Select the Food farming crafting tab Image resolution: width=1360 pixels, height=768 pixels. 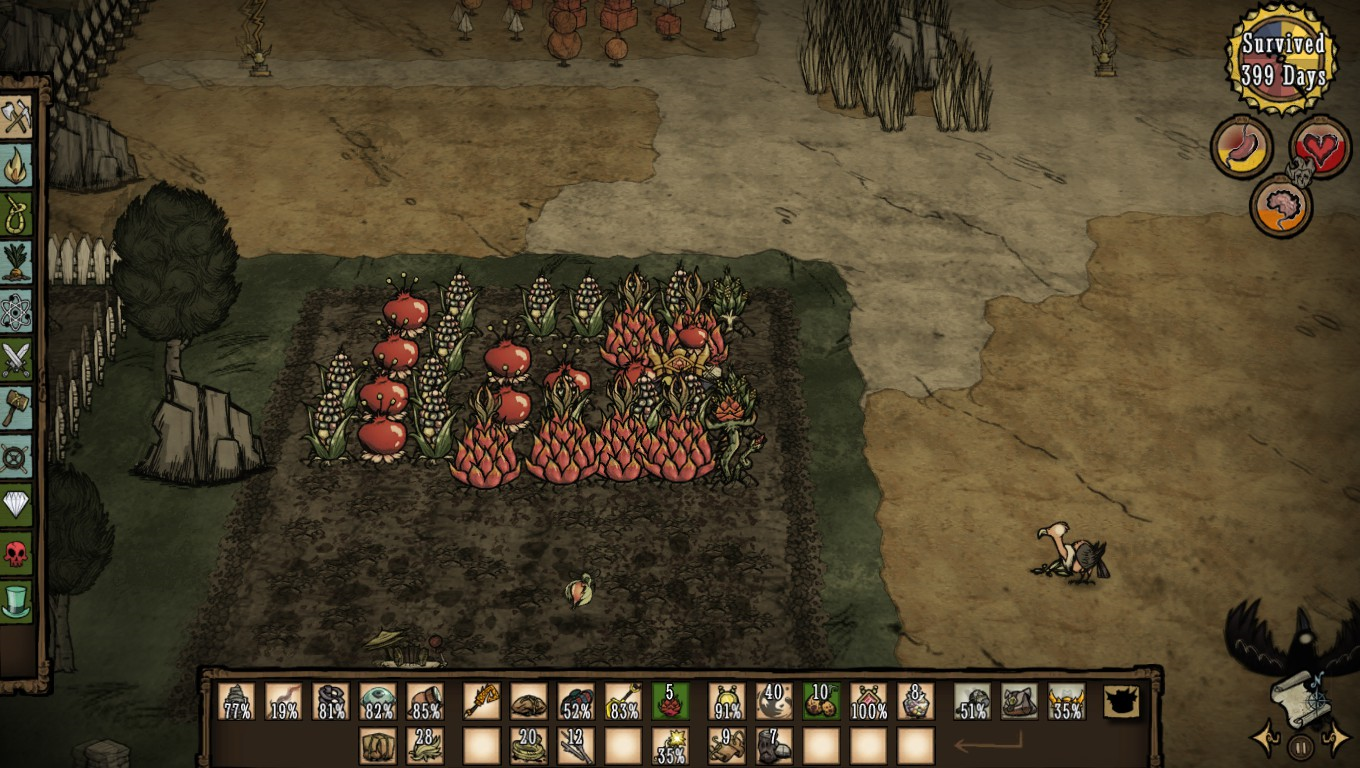point(16,263)
